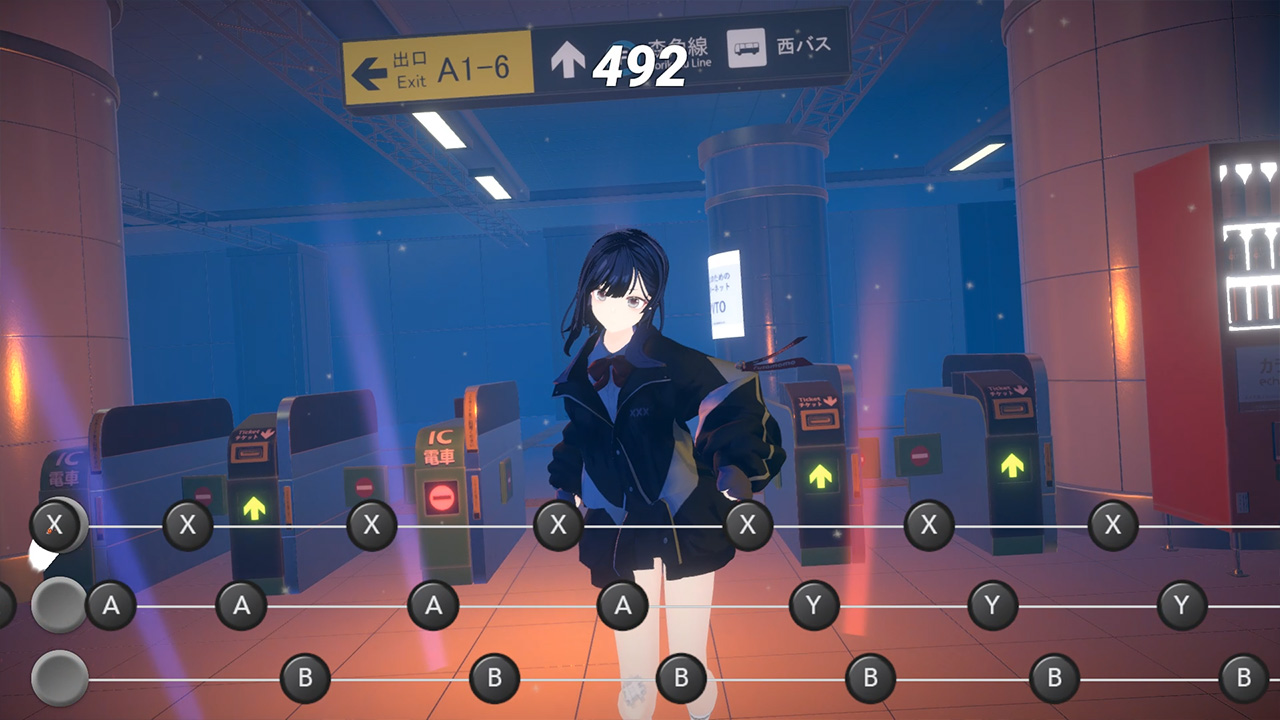Tap the gray note circle on the middle lane start
The image size is (1280, 720).
pos(58,605)
